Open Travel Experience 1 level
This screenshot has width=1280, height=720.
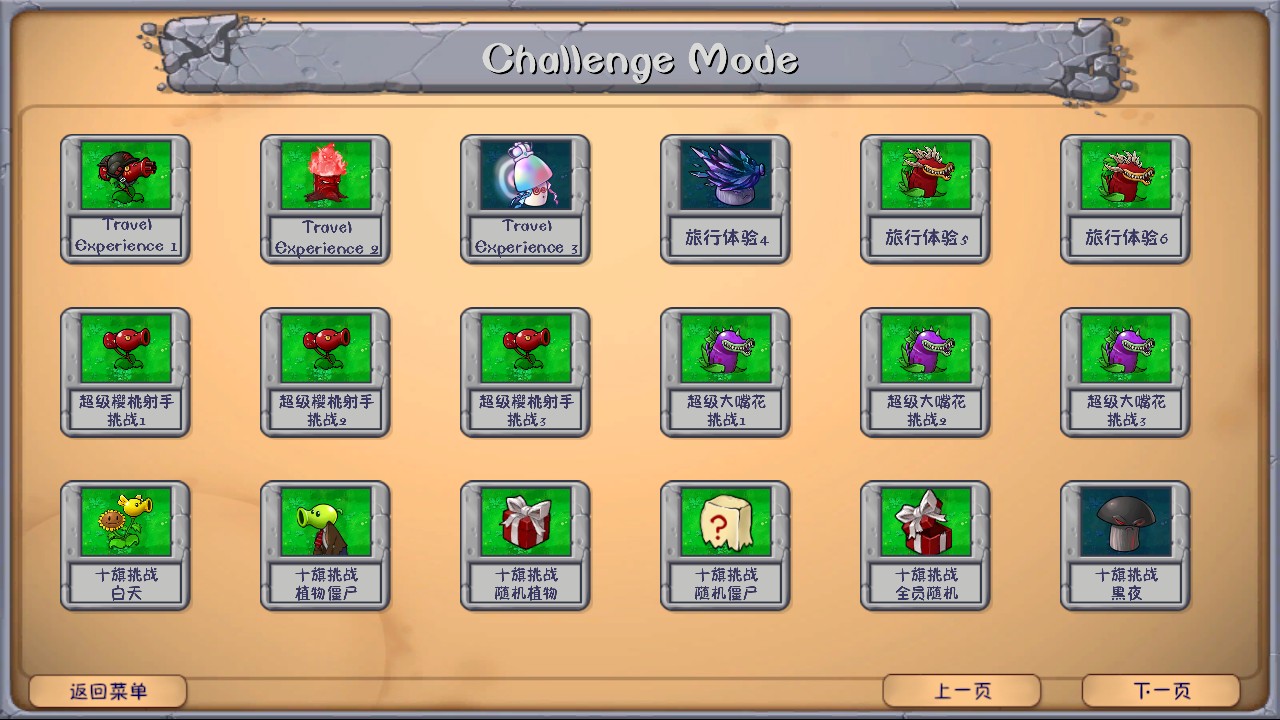(x=125, y=197)
